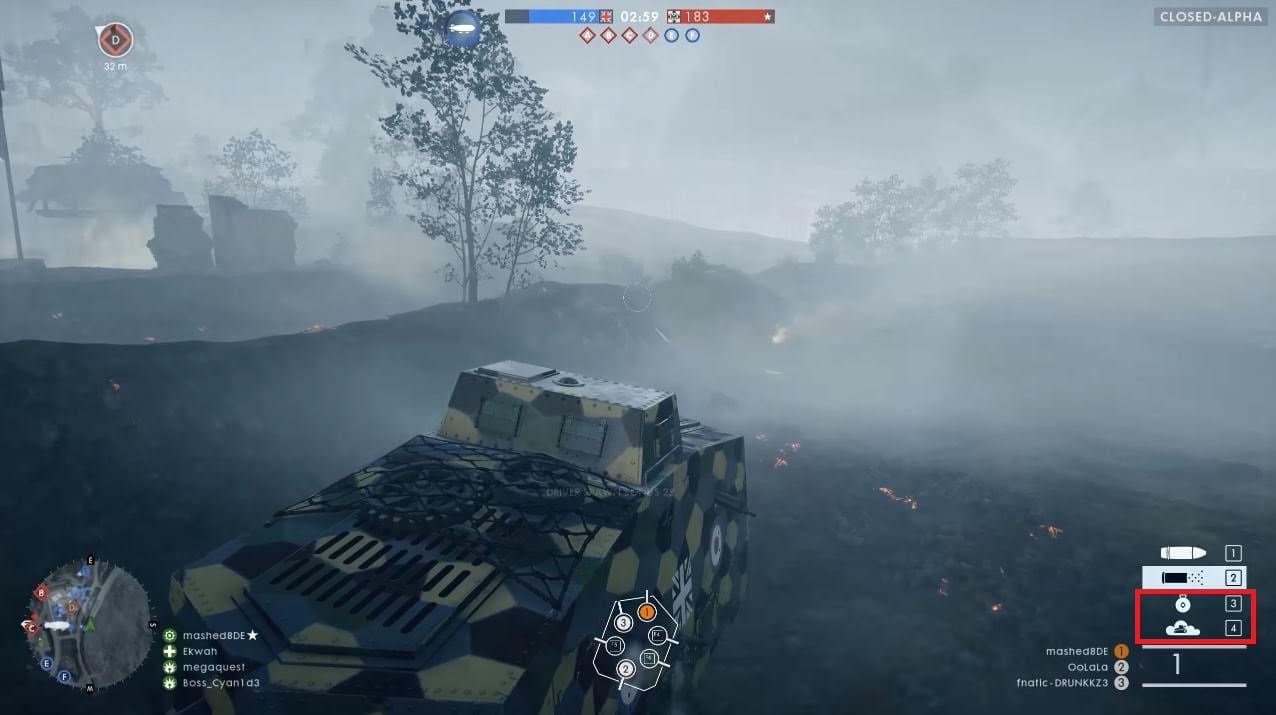This screenshot has width=1276, height=715.
Task: Click objective A diamond in flag tracker
Action: [x=587, y=36]
